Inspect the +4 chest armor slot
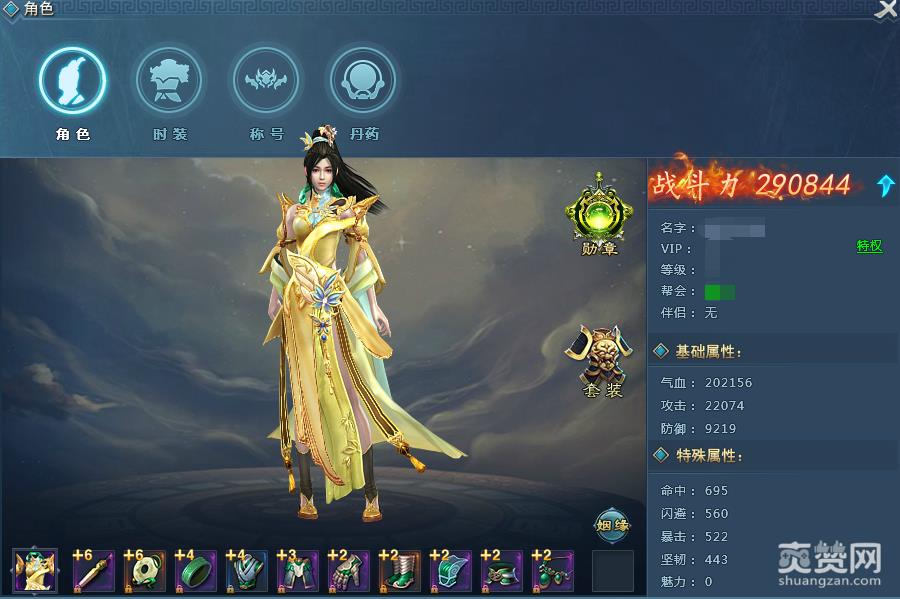Image resolution: width=900 pixels, height=599 pixels. point(247,571)
